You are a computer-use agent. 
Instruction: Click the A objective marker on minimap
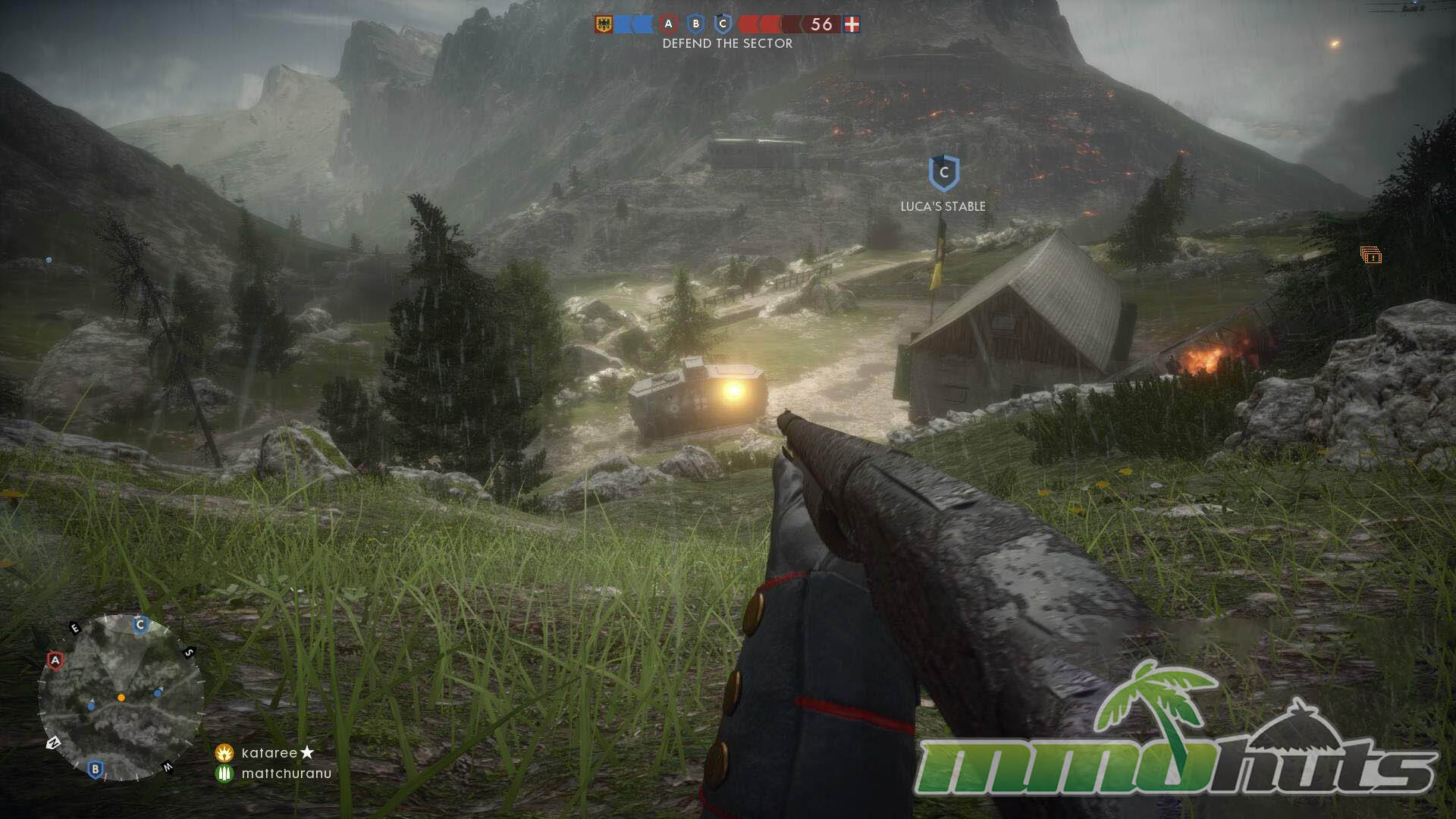(x=55, y=661)
